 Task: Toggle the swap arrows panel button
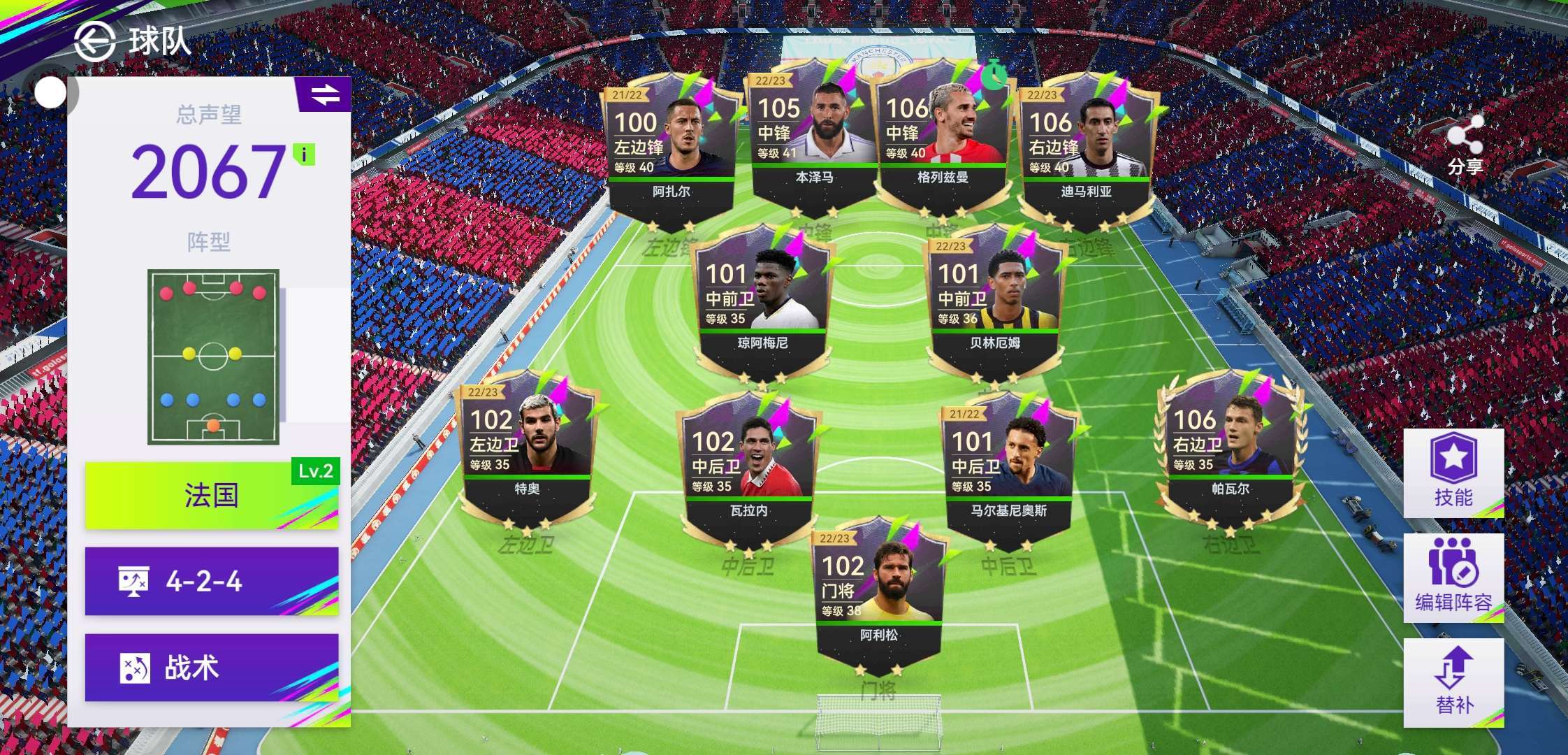click(325, 94)
